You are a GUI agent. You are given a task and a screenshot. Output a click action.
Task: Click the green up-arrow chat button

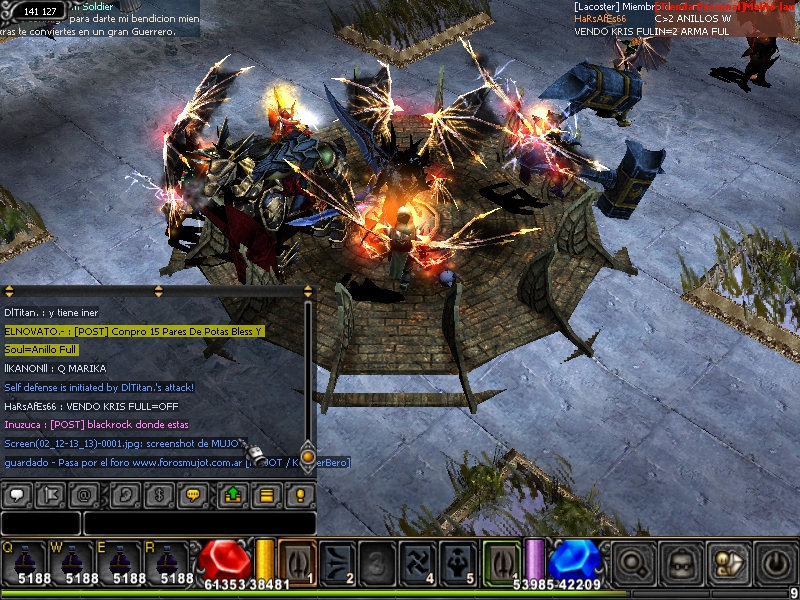[232, 495]
